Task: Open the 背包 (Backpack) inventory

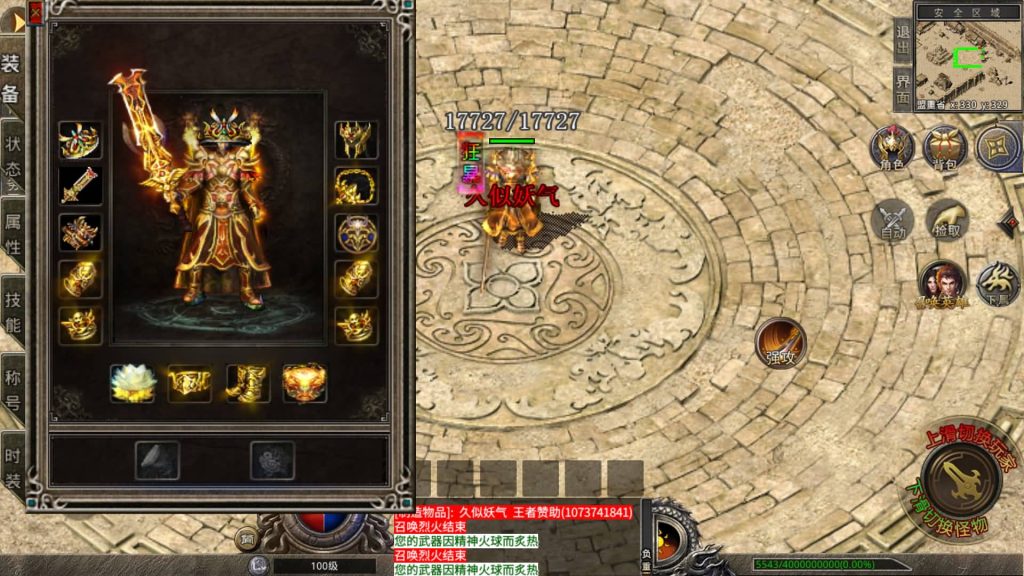Action: (945, 148)
